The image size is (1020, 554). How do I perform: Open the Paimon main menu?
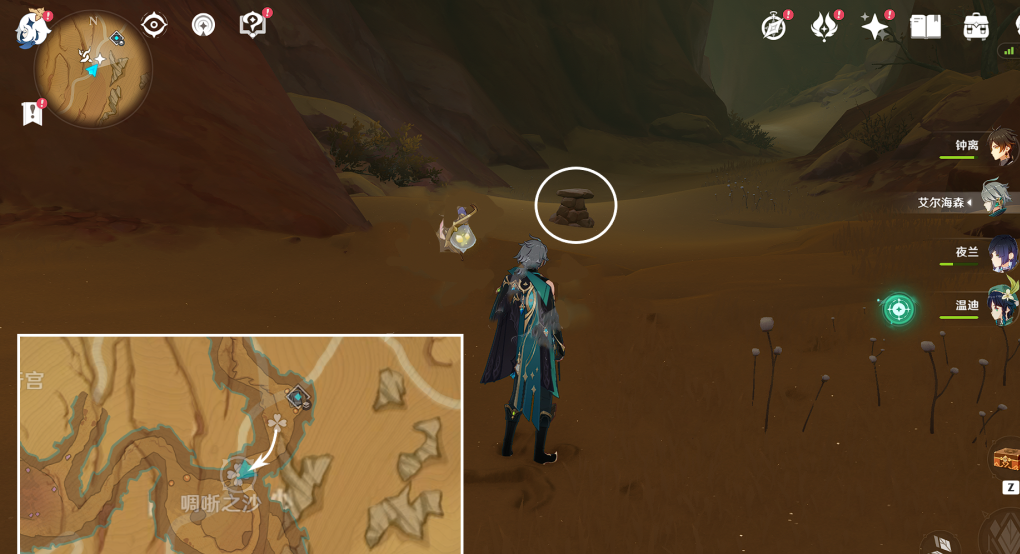[x=31, y=30]
